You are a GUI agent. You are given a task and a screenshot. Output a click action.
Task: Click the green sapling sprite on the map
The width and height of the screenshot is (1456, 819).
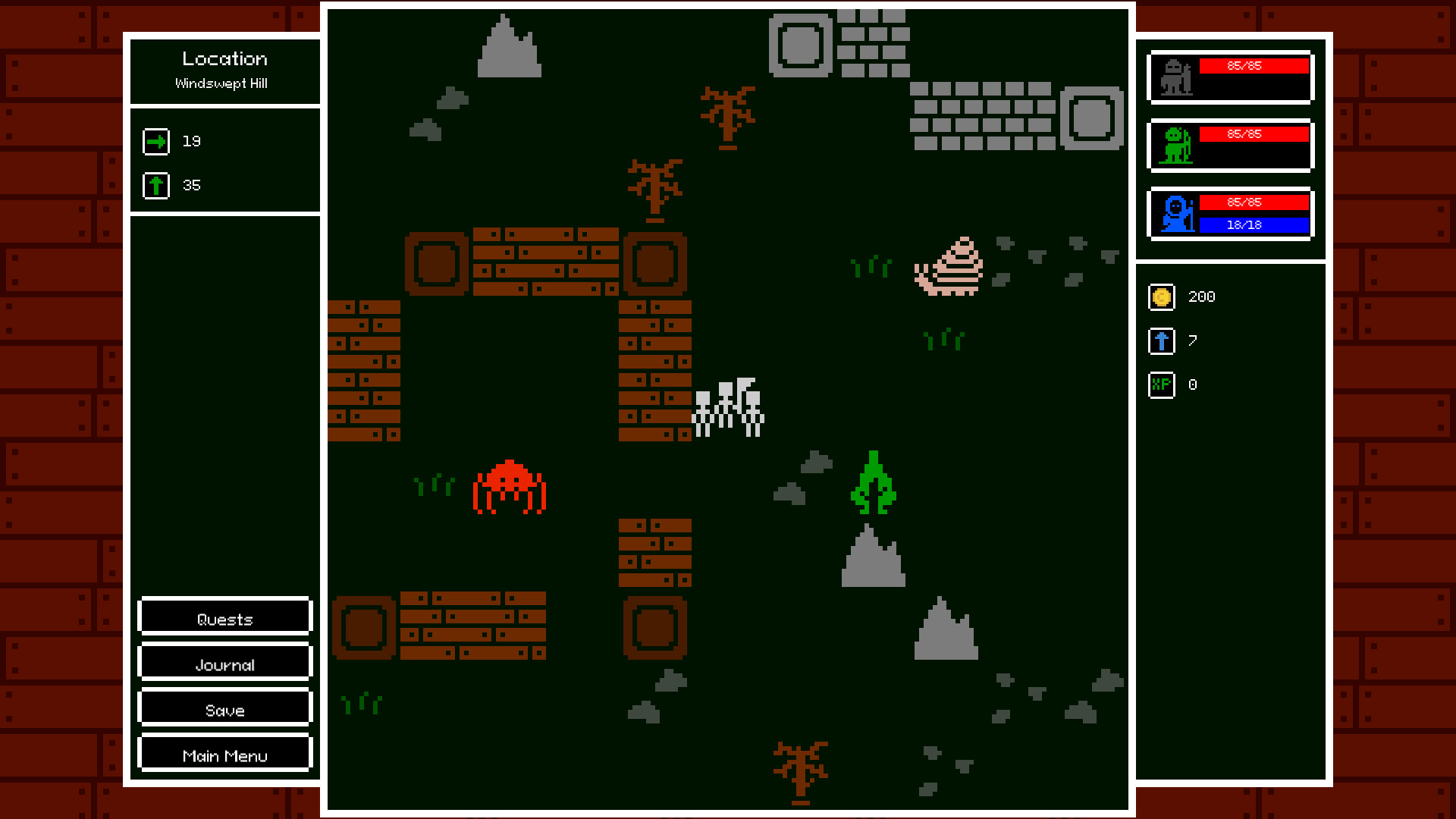pyautogui.click(x=874, y=482)
